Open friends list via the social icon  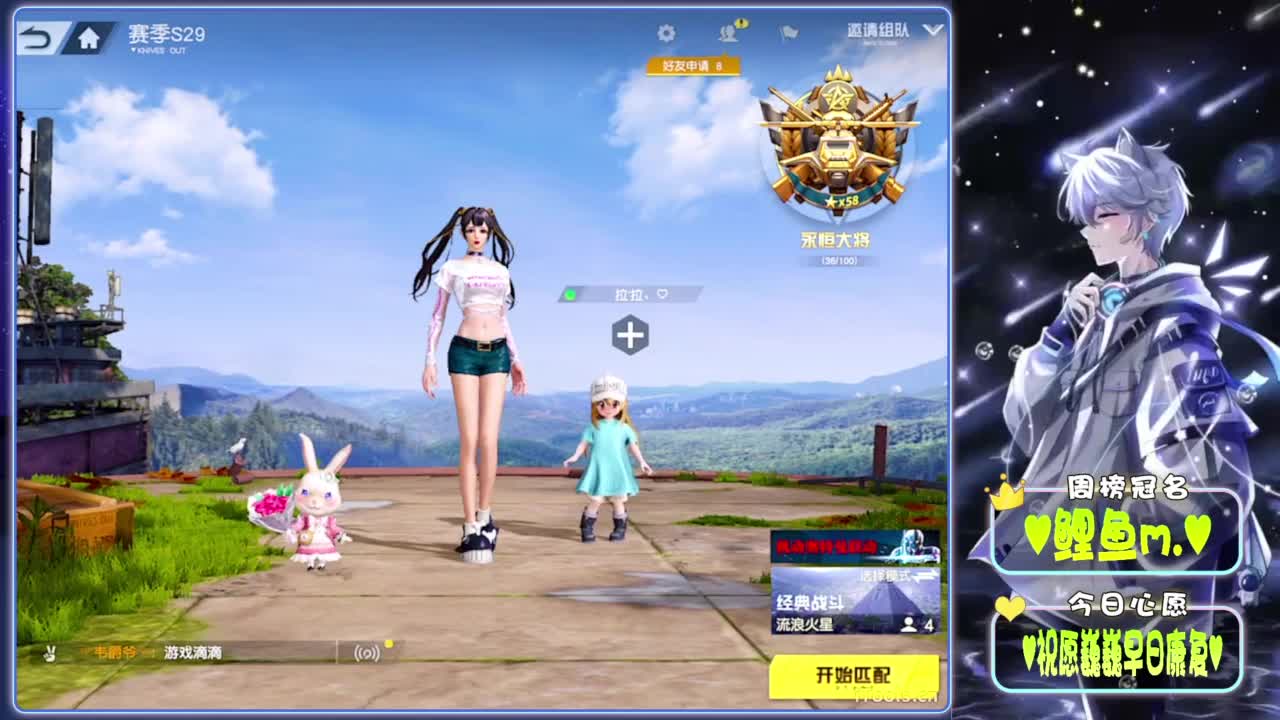point(727,31)
